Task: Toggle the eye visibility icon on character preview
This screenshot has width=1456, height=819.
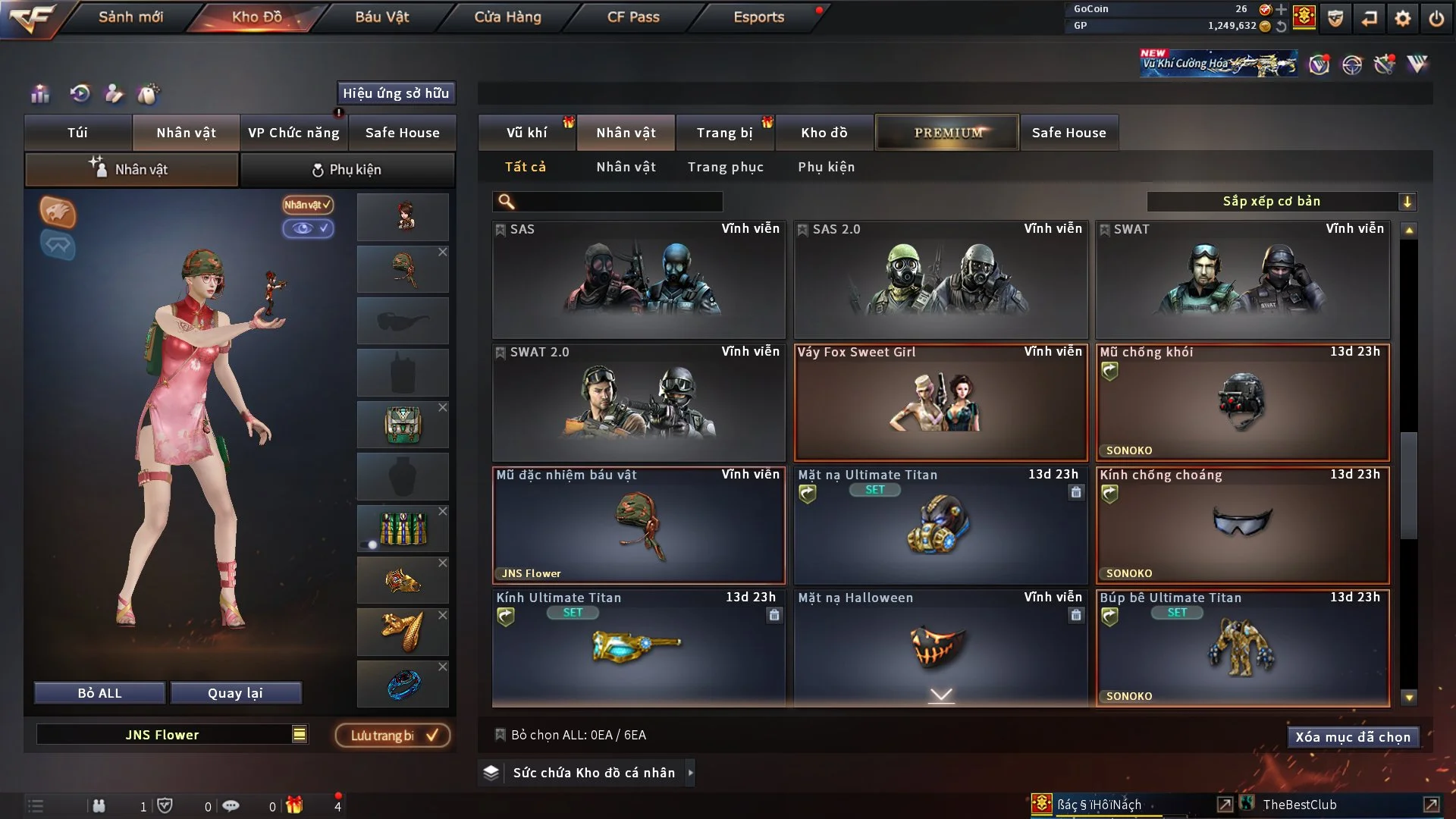Action: coord(308,229)
